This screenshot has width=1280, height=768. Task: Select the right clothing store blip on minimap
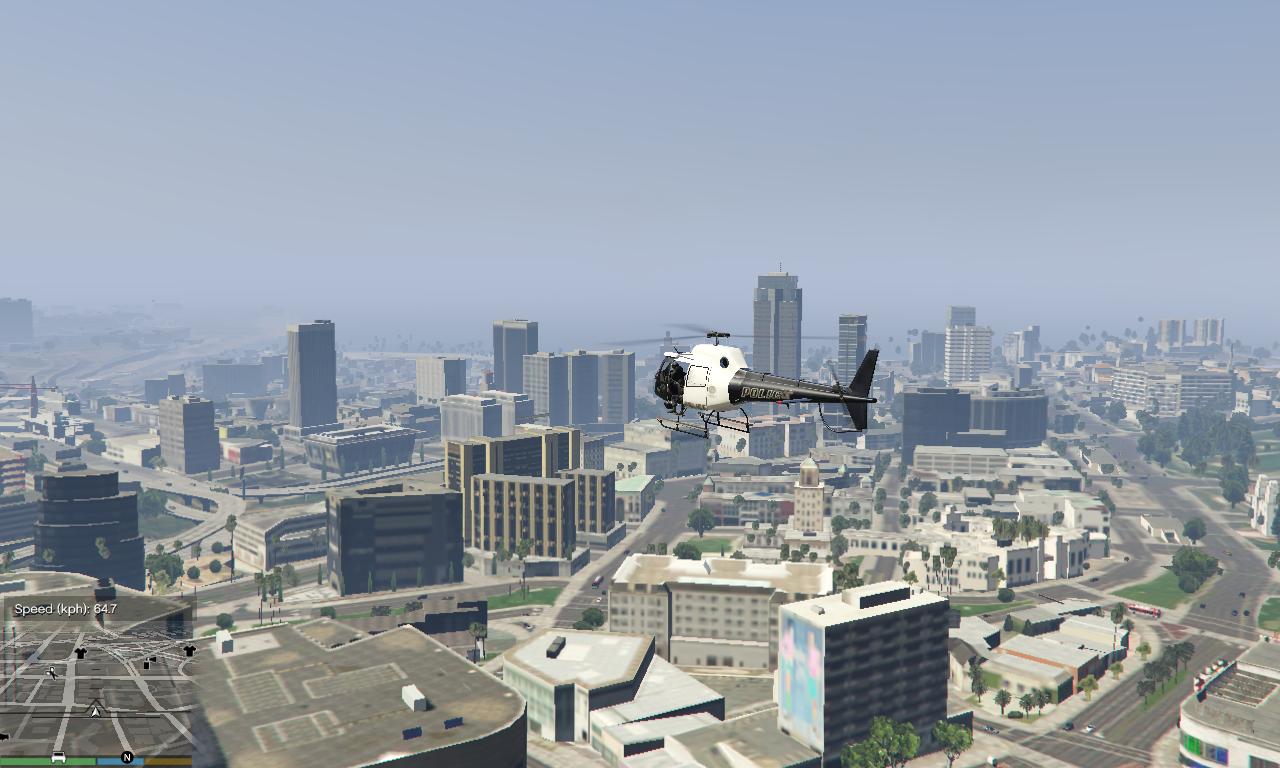point(189,650)
